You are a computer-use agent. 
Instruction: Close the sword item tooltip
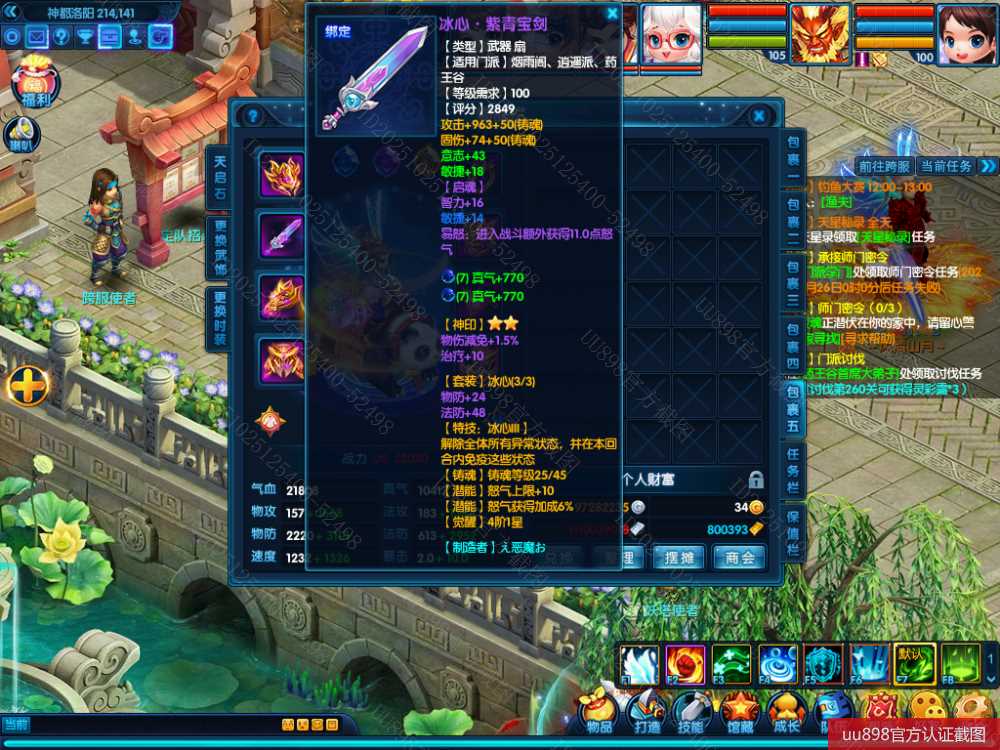point(612,14)
